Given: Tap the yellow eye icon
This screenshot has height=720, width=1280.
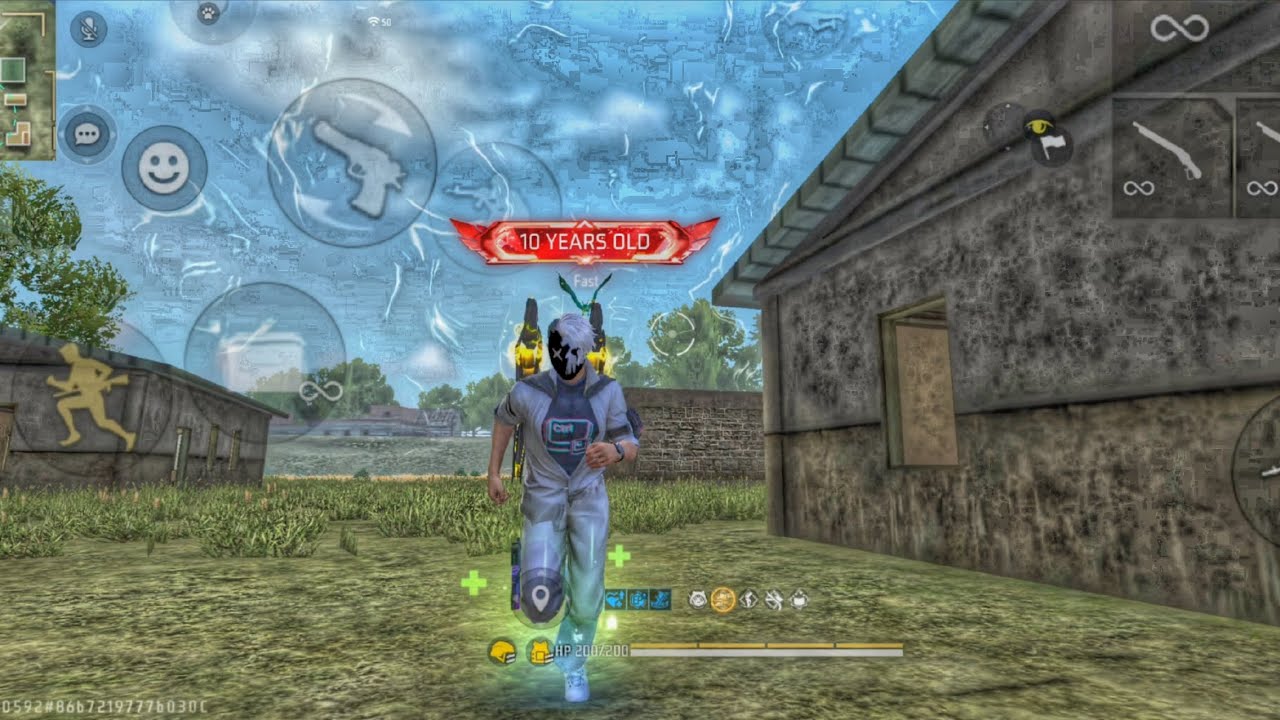Looking at the screenshot, I should 1039,127.
